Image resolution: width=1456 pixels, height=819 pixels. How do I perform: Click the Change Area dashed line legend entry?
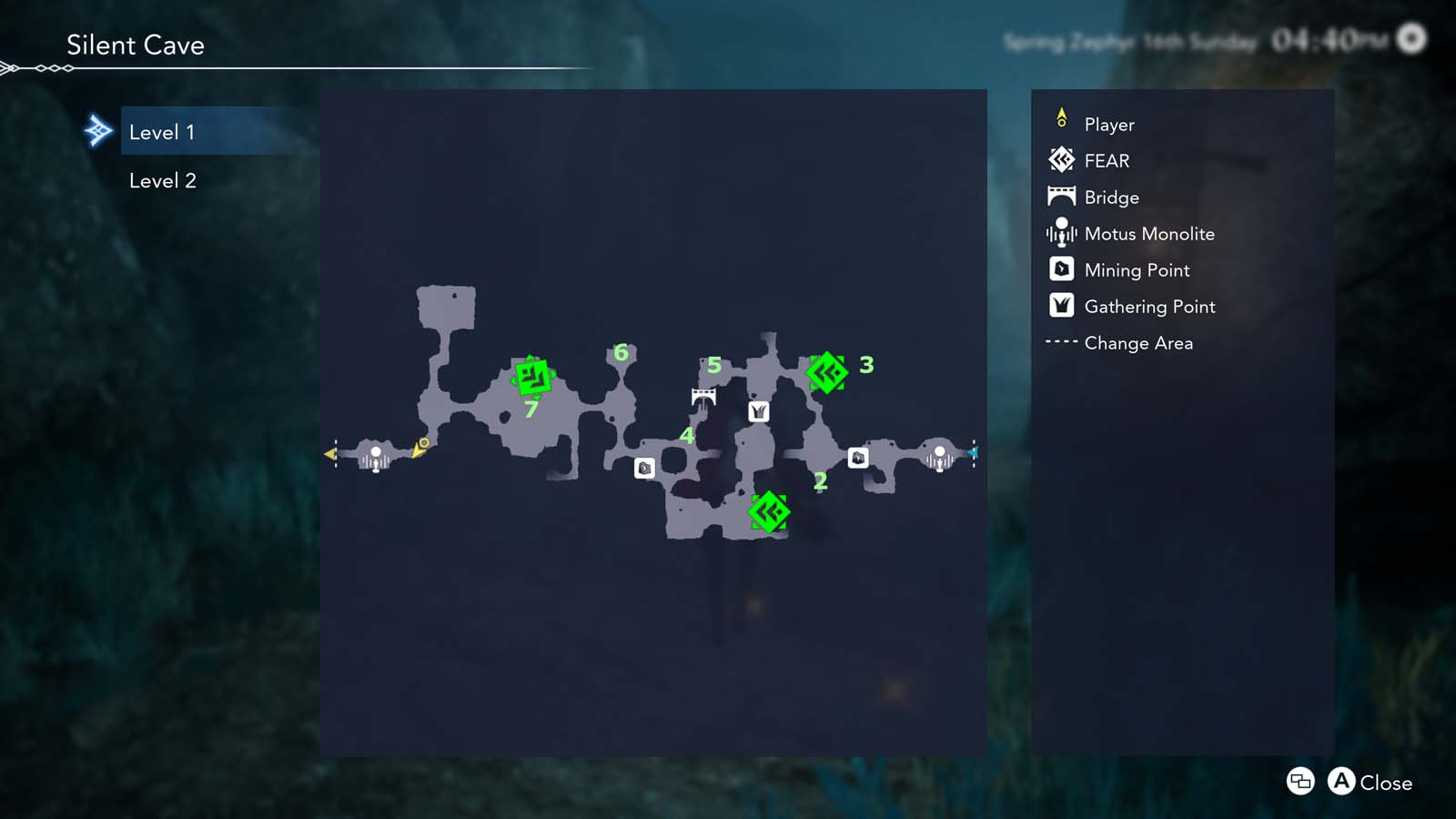point(1060,343)
